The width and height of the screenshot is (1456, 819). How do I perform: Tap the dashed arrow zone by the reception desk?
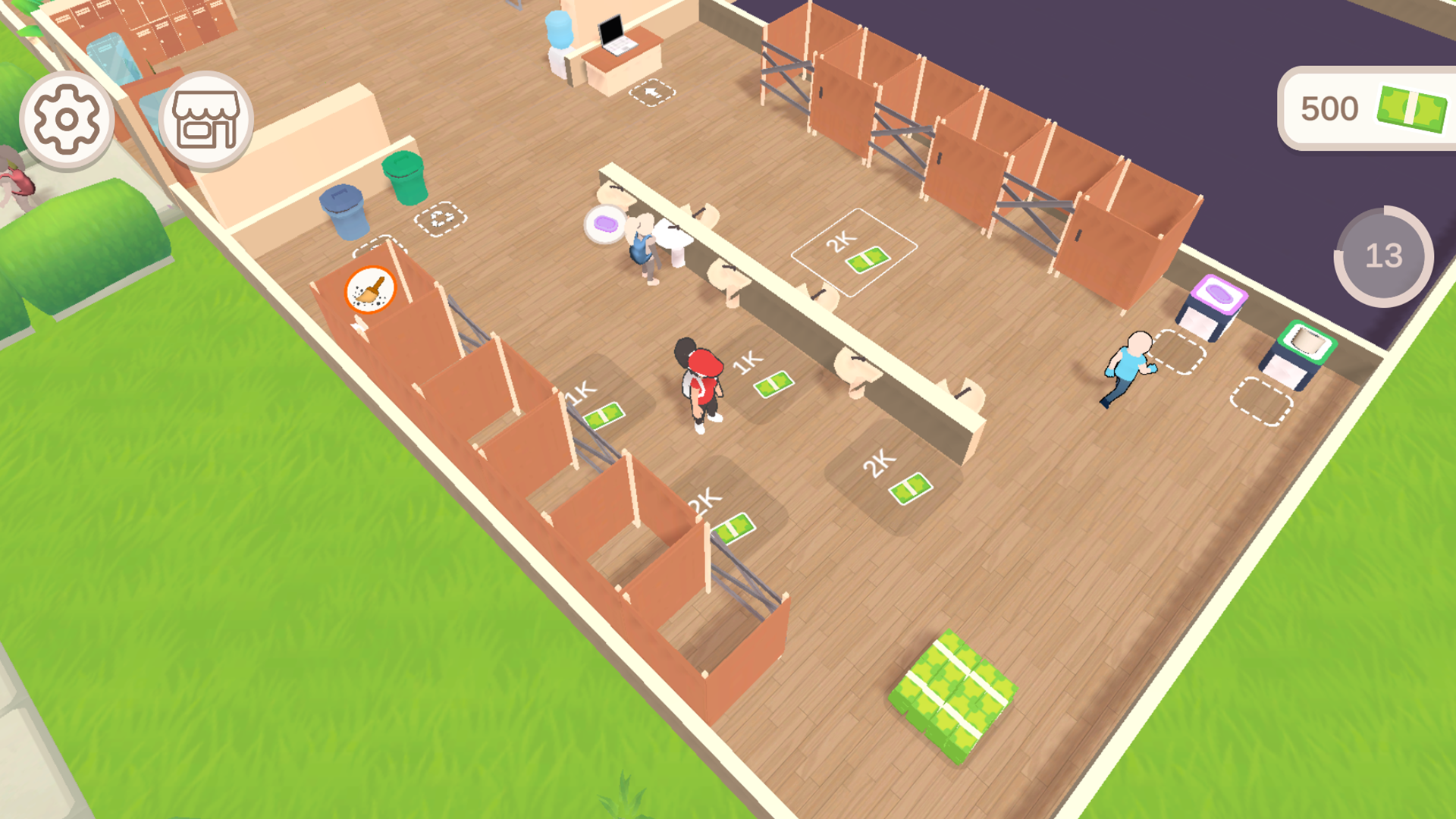click(651, 93)
